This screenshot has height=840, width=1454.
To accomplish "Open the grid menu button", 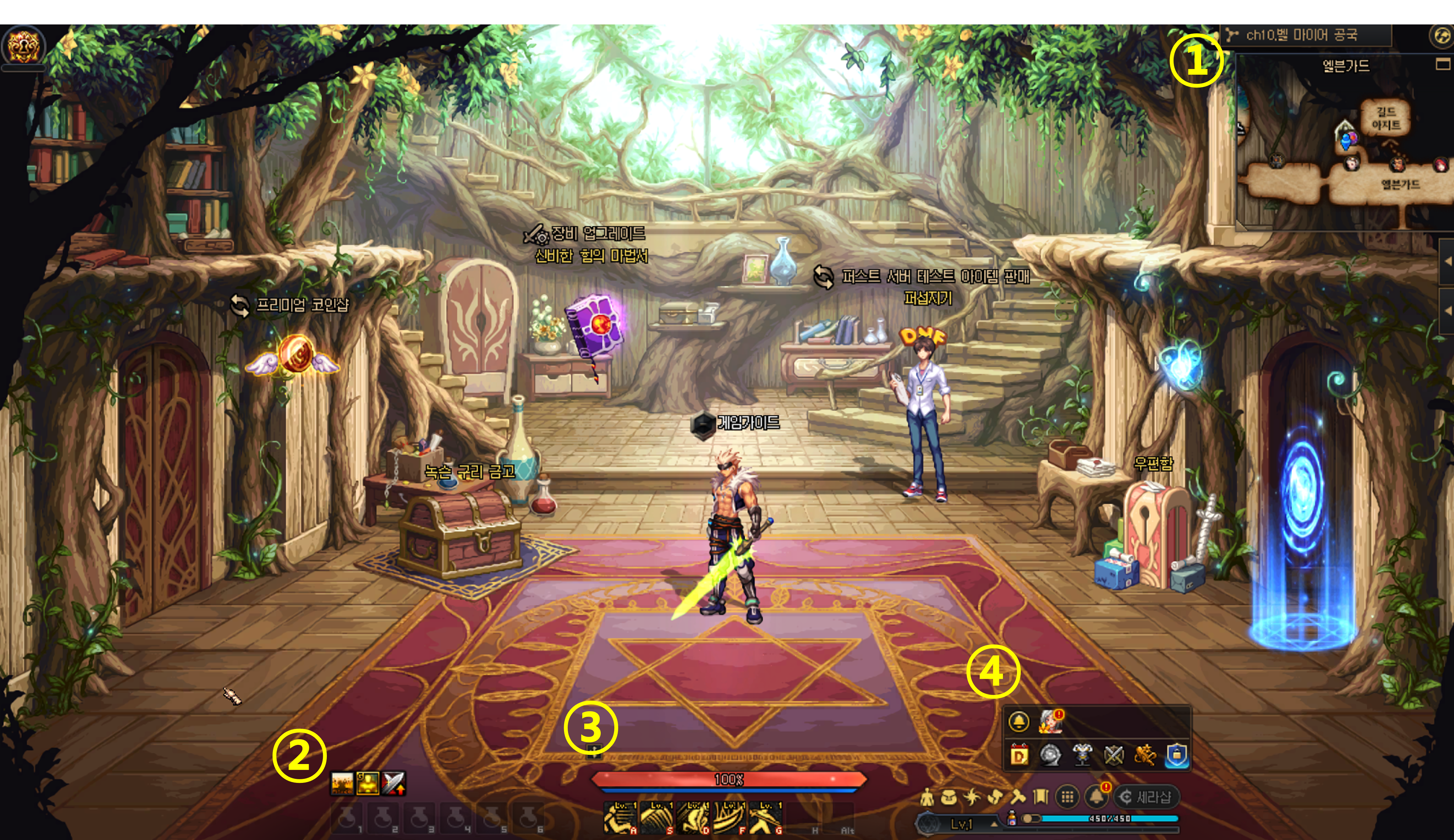I will (x=1067, y=797).
